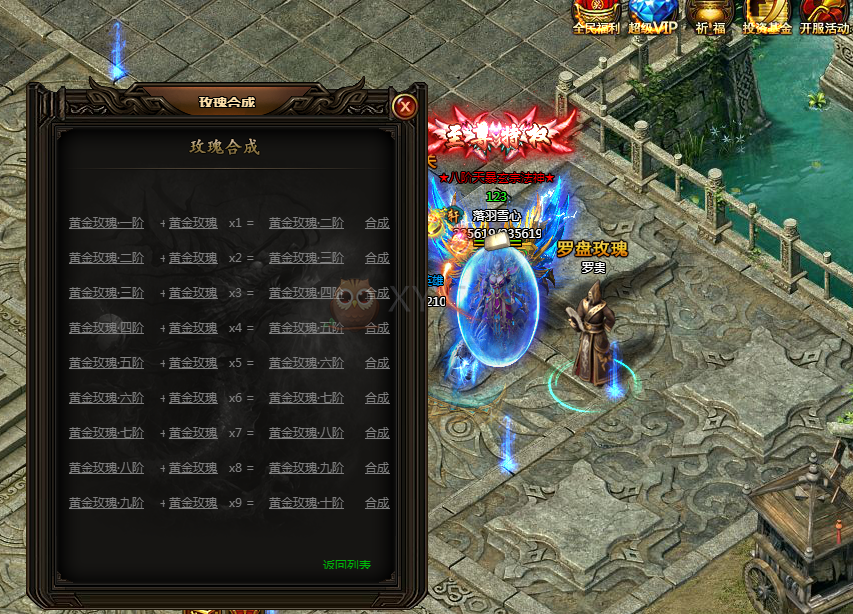Synthesize 黄金玫瑰·二阶 with its 合成 link
Viewport: 853px width, 614px height.
(x=377, y=223)
